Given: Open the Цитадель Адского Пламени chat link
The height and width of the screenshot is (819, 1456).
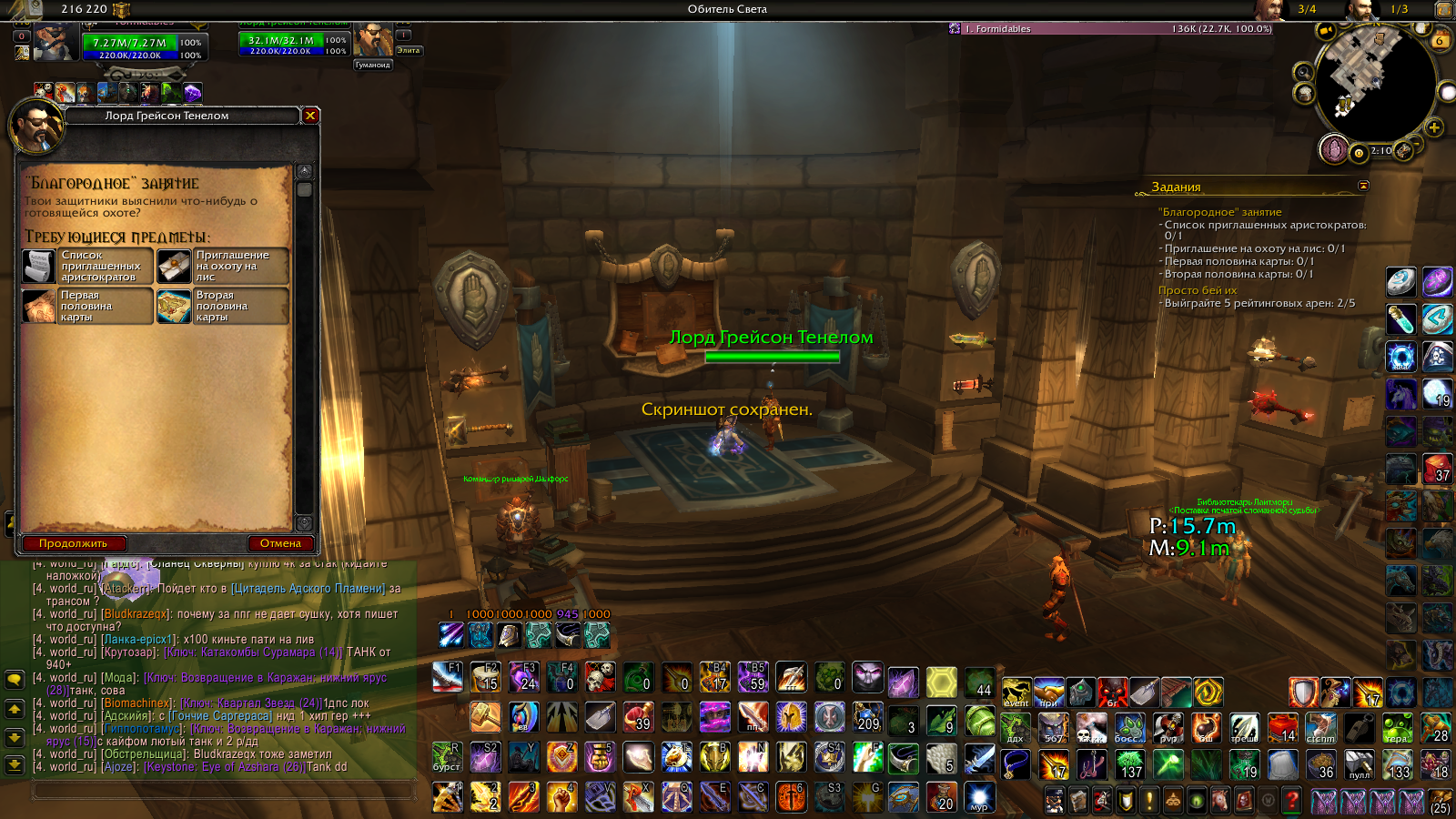Looking at the screenshot, I should [x=309, y=589].
